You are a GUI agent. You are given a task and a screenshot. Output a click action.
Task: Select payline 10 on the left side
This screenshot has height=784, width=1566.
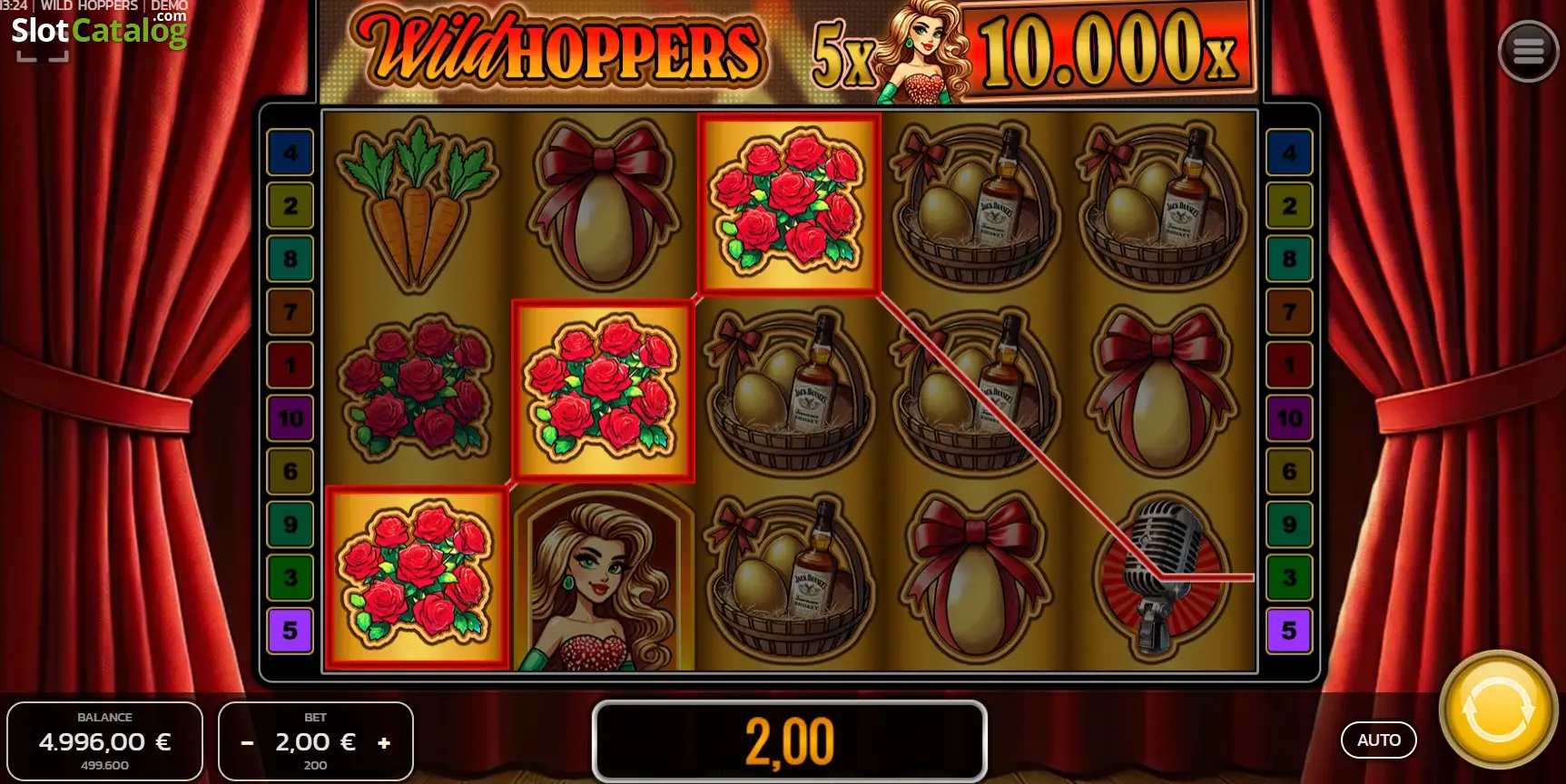point(290,418)
